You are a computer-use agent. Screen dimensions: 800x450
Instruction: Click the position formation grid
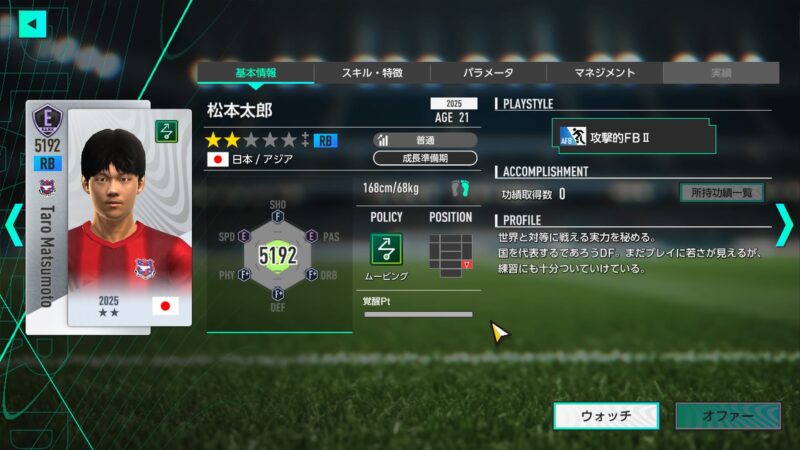click(x=450, y=252)
